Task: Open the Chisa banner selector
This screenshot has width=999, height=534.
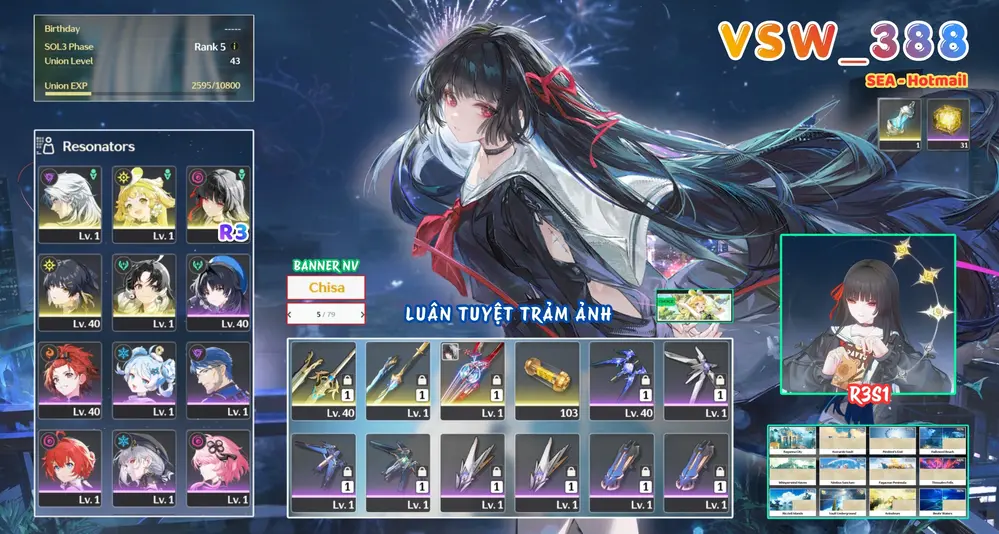Action: coord(326,288)
